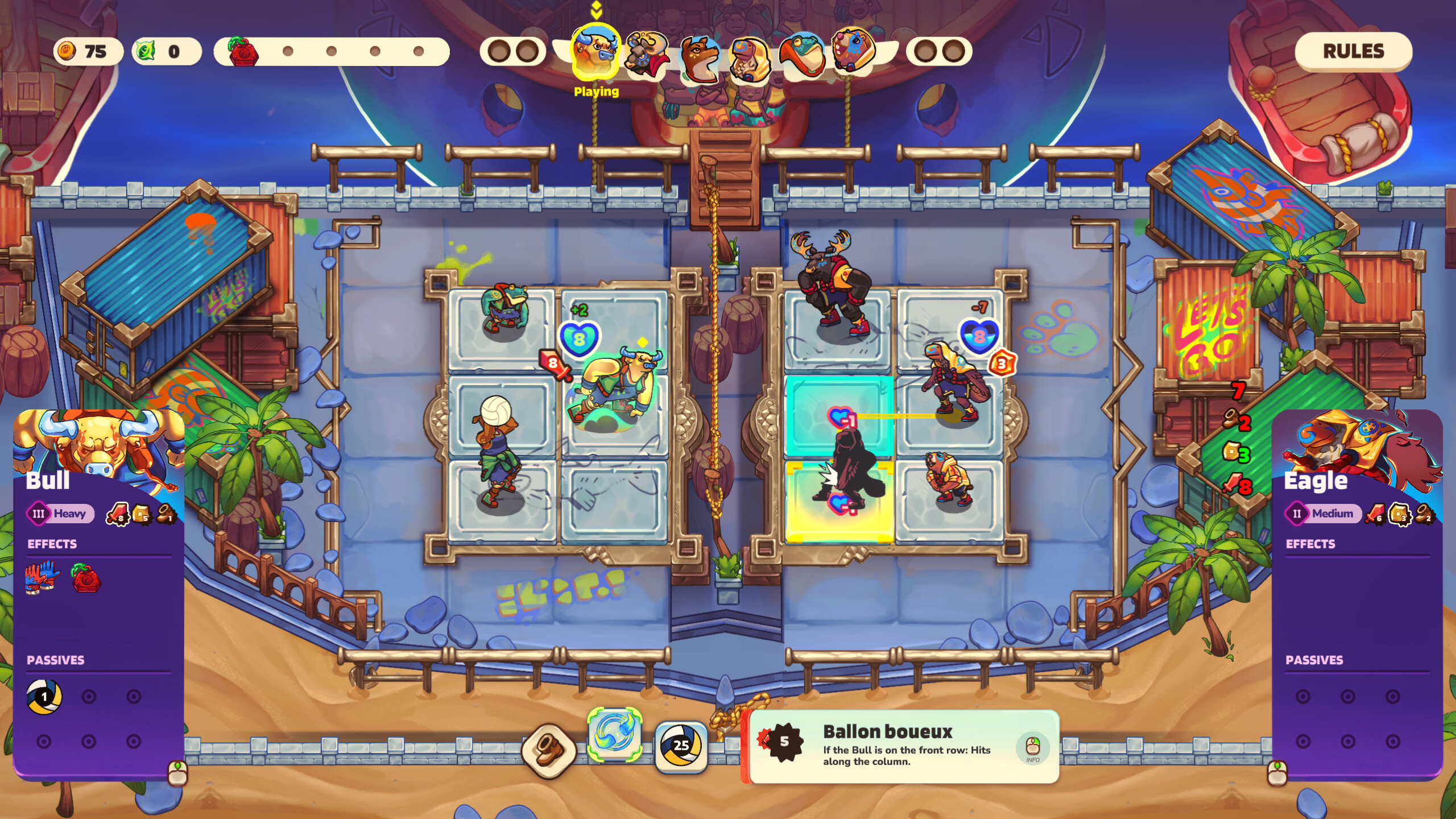Inspect the red-blue gloves effect icon
The height and width of the screenshot is (819, 1456).
tap(42, 577)
